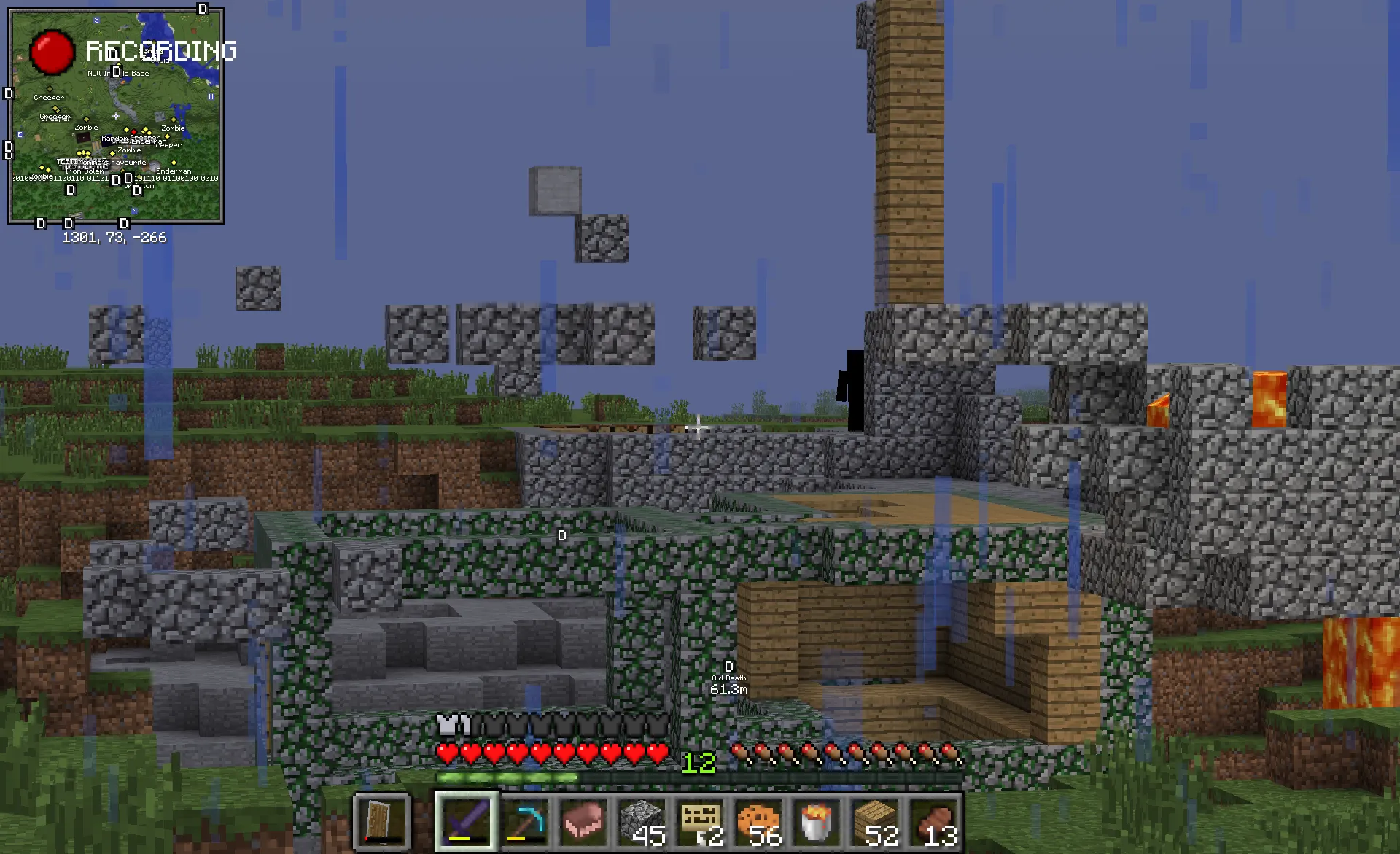
Task: Select the cobblestone stack of 45
Action: [x=642, y=821]
